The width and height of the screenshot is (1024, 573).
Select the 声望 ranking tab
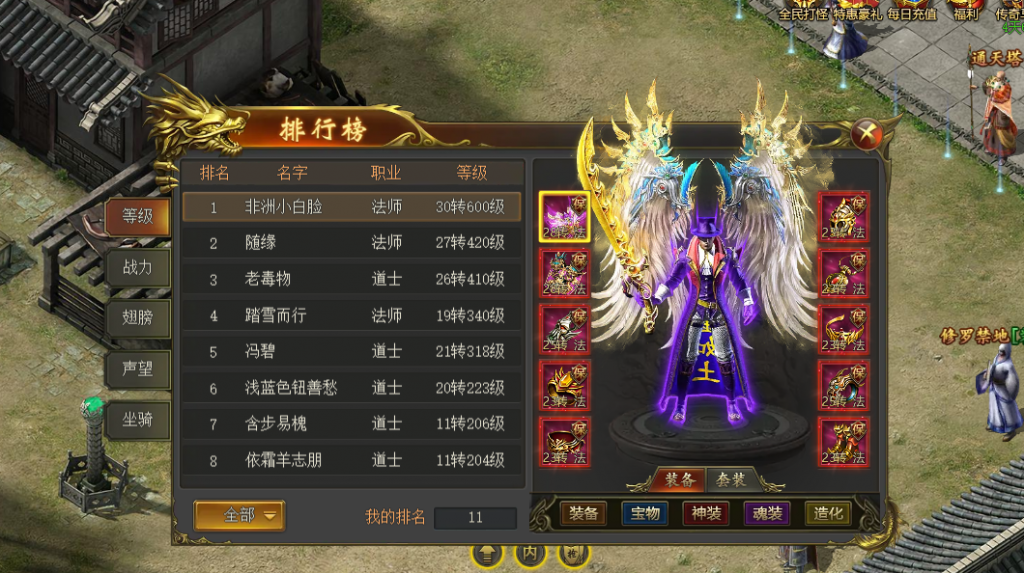point(137,369)
